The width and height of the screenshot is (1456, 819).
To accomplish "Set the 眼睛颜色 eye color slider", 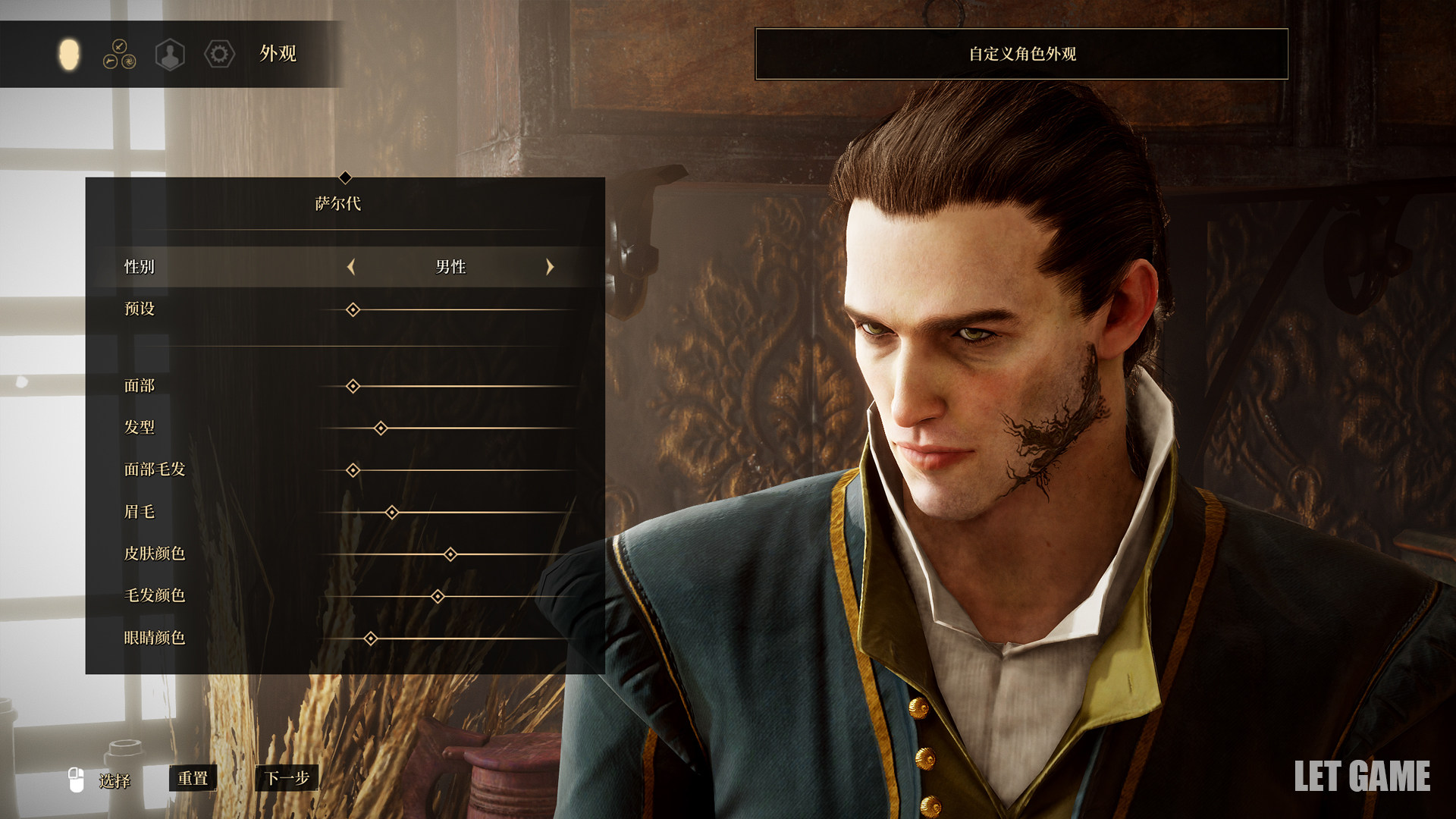I will (x=370, y=639).
